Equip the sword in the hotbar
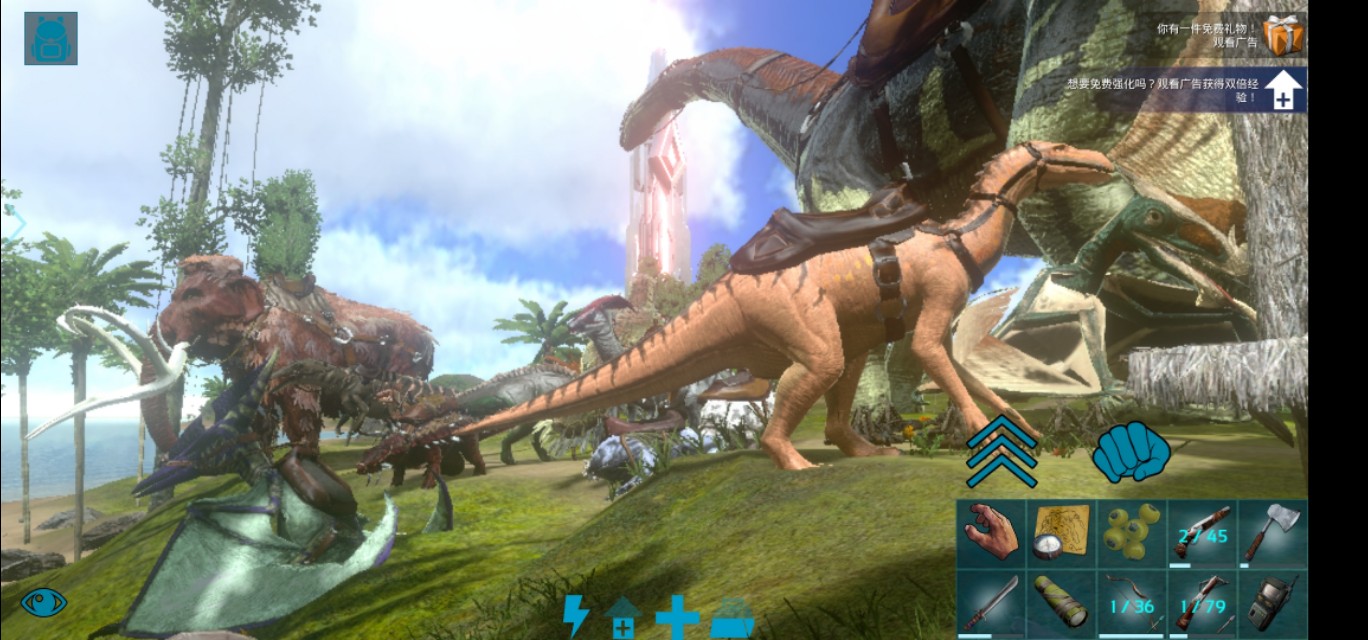Viewport: 1368px width, 640px height. pos(991,602)
